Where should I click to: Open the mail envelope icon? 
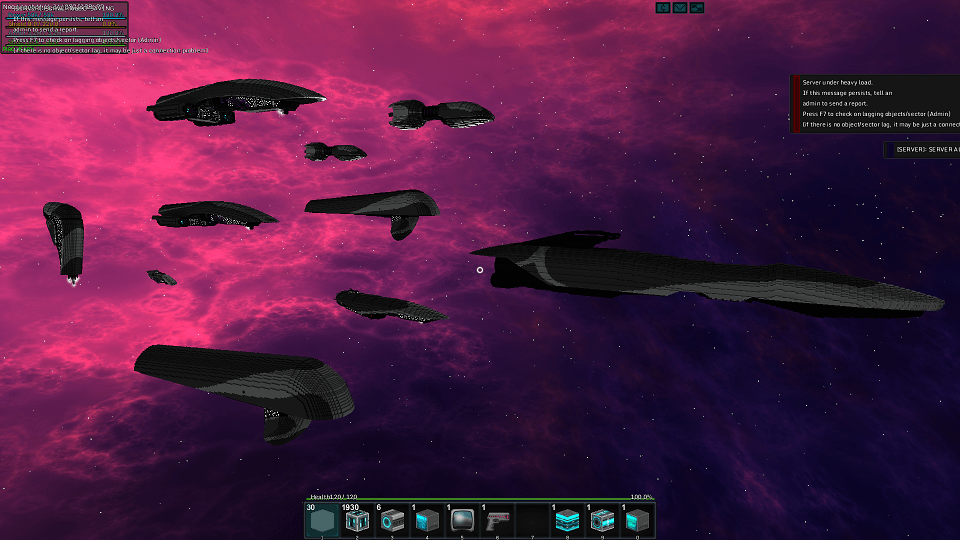680,8
